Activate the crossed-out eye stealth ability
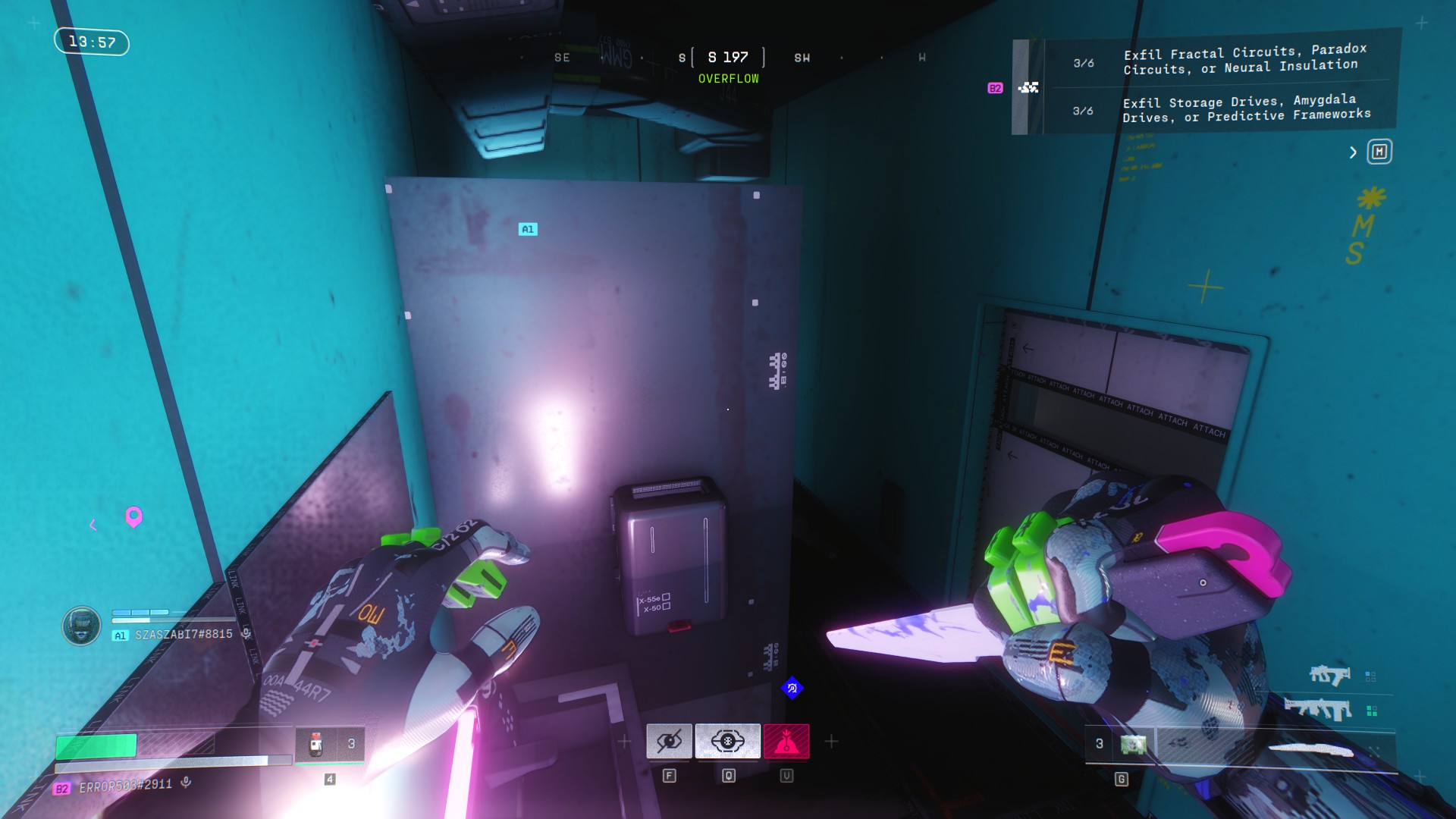1456x819 pixels. point(669,741)
